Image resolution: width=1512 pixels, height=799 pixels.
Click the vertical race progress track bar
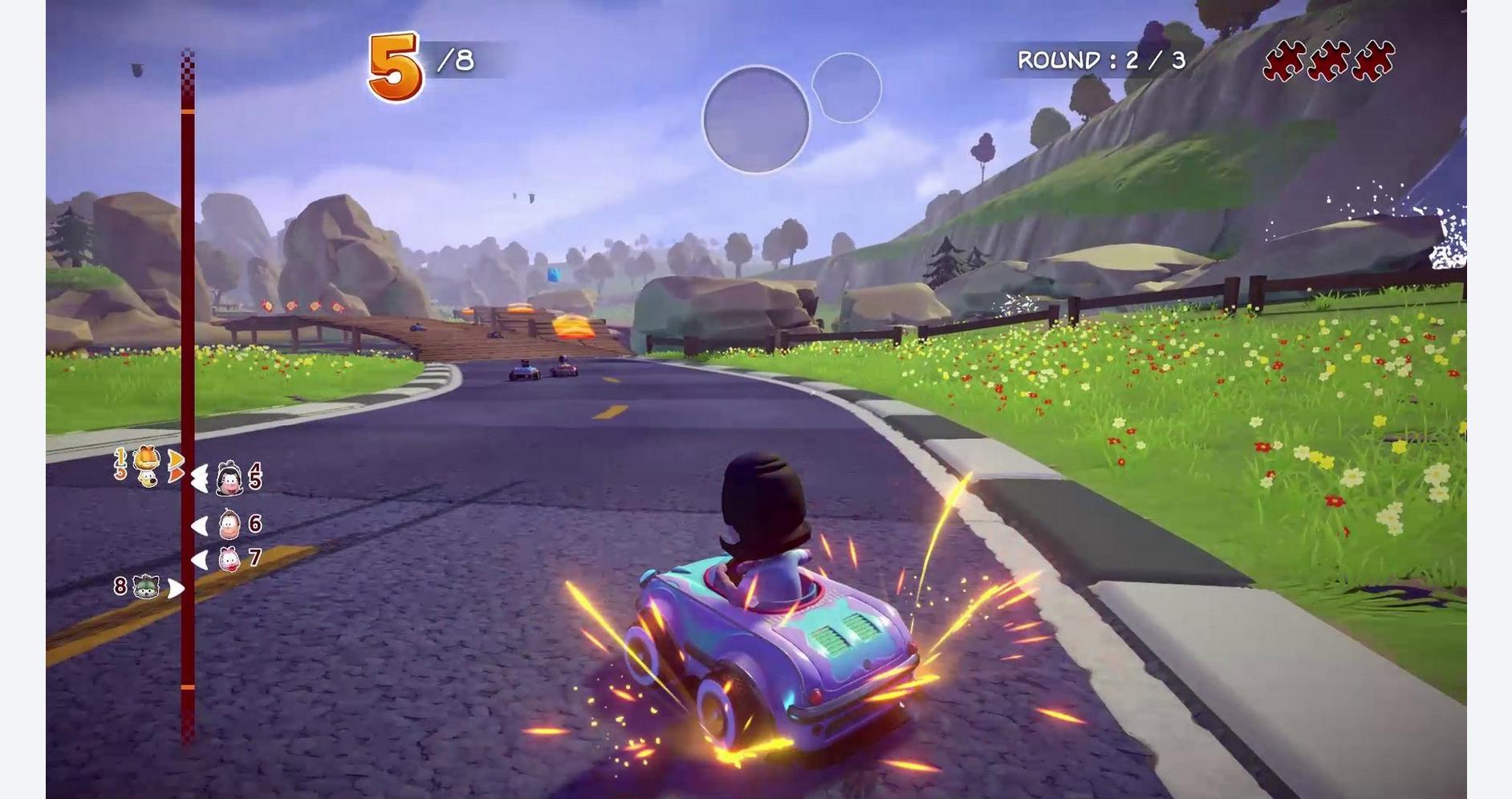[187, 321]
